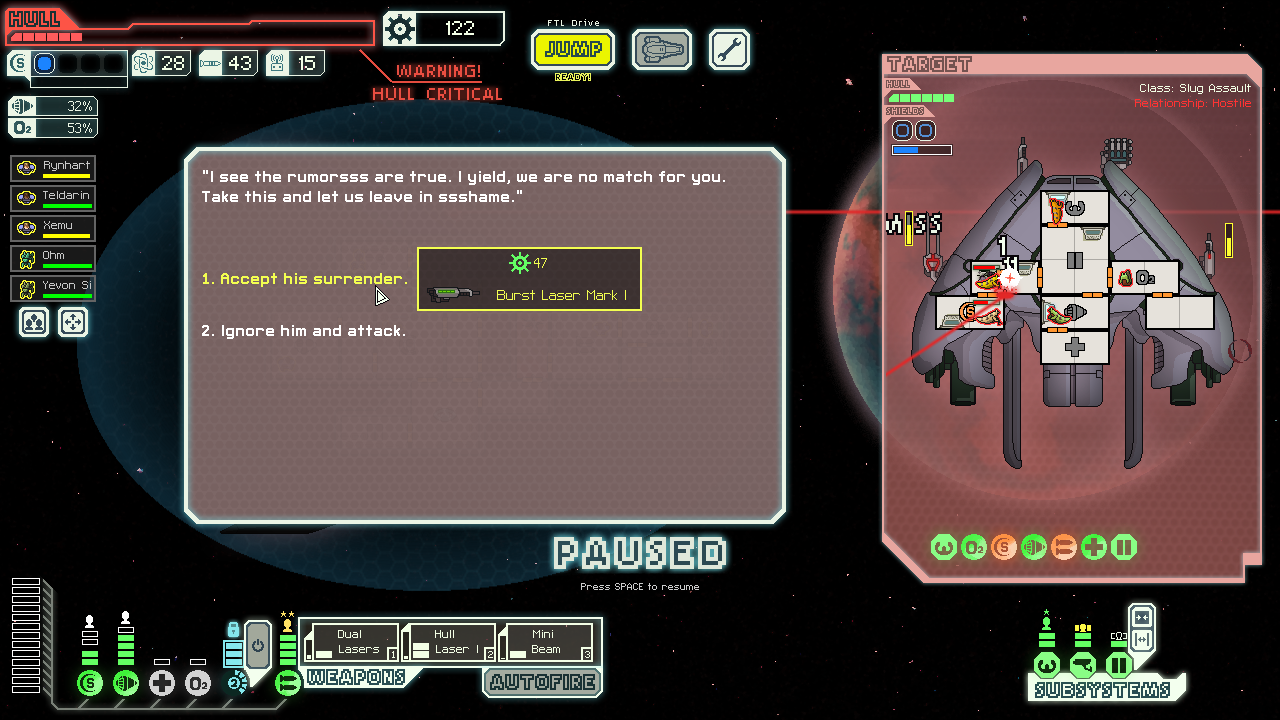Open the wrench options menu
The height and width of the screenshot is (720, 1280).
(x=729, y=49)
